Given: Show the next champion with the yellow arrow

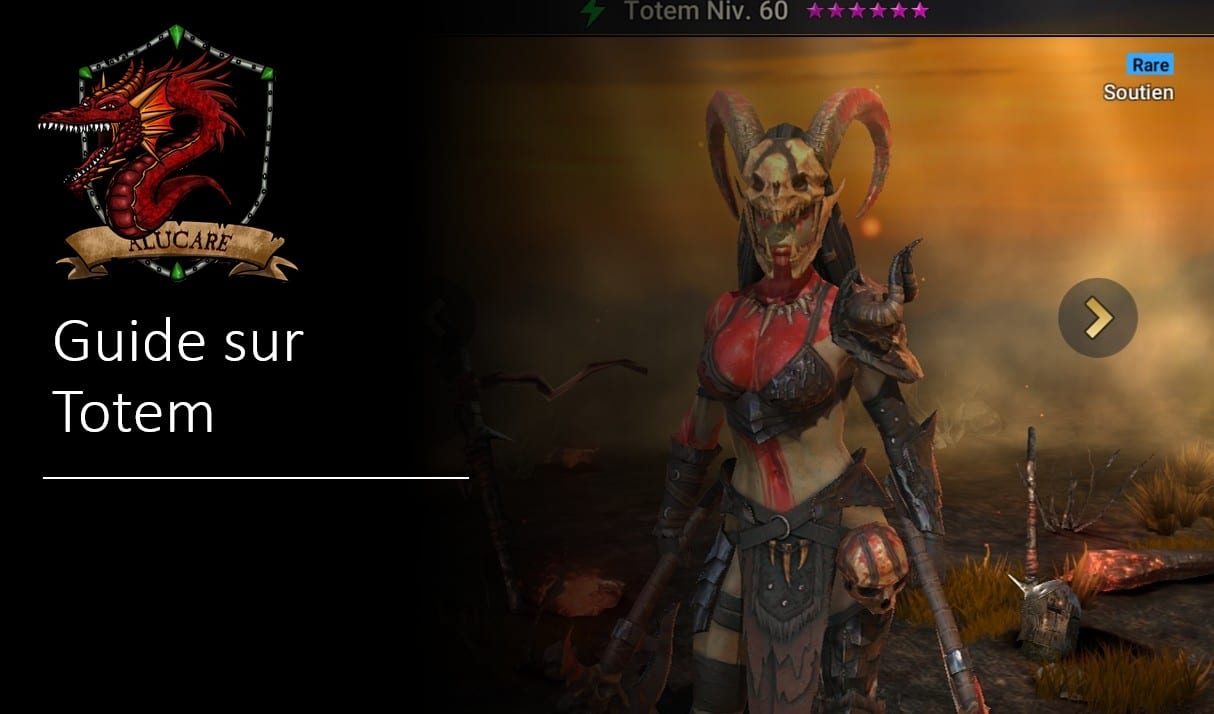Looking at the screenshot, I should coord(1097,318).
